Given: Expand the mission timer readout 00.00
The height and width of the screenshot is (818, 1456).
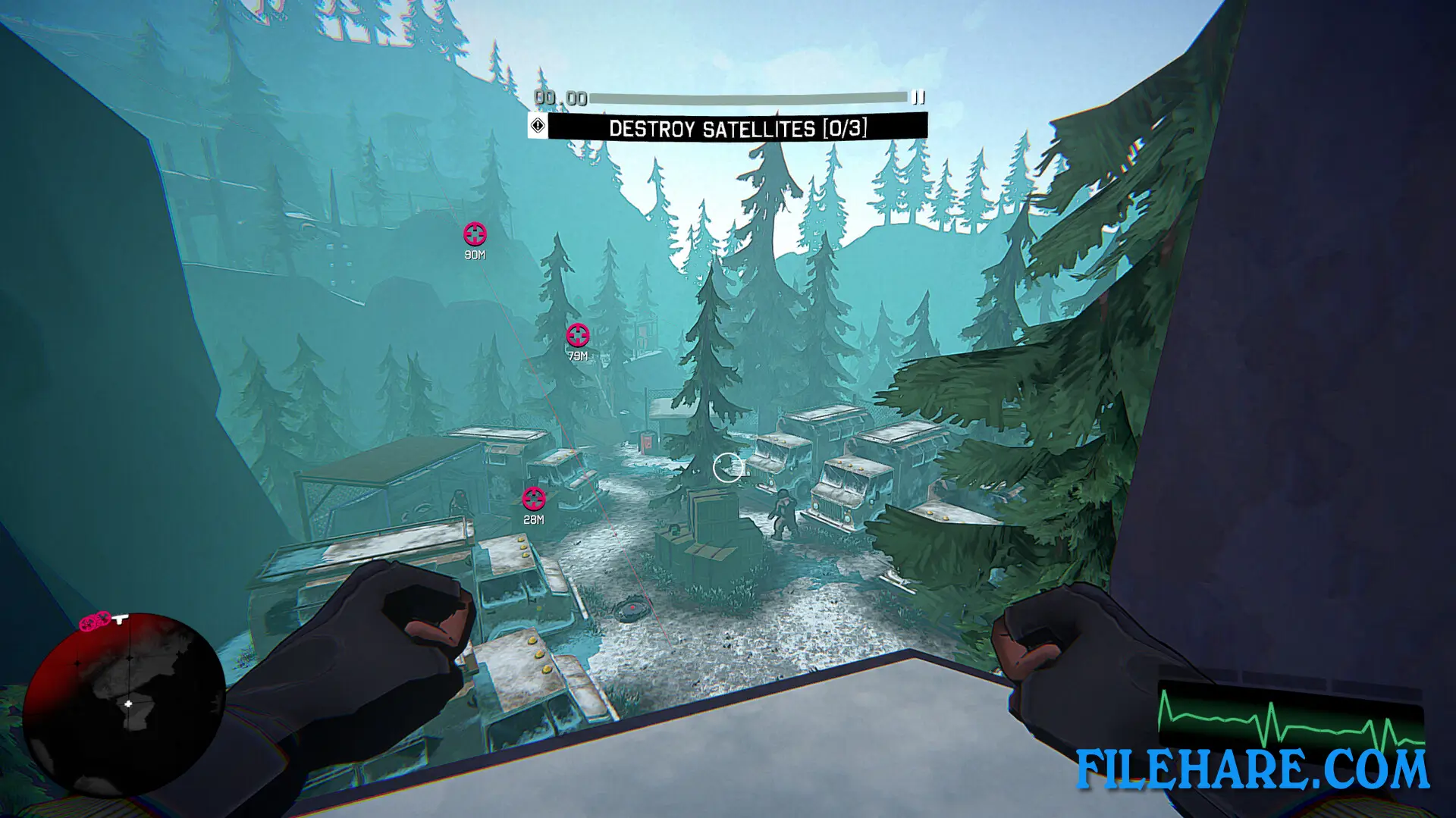Looking at the screenshot, I should point(559,96).
